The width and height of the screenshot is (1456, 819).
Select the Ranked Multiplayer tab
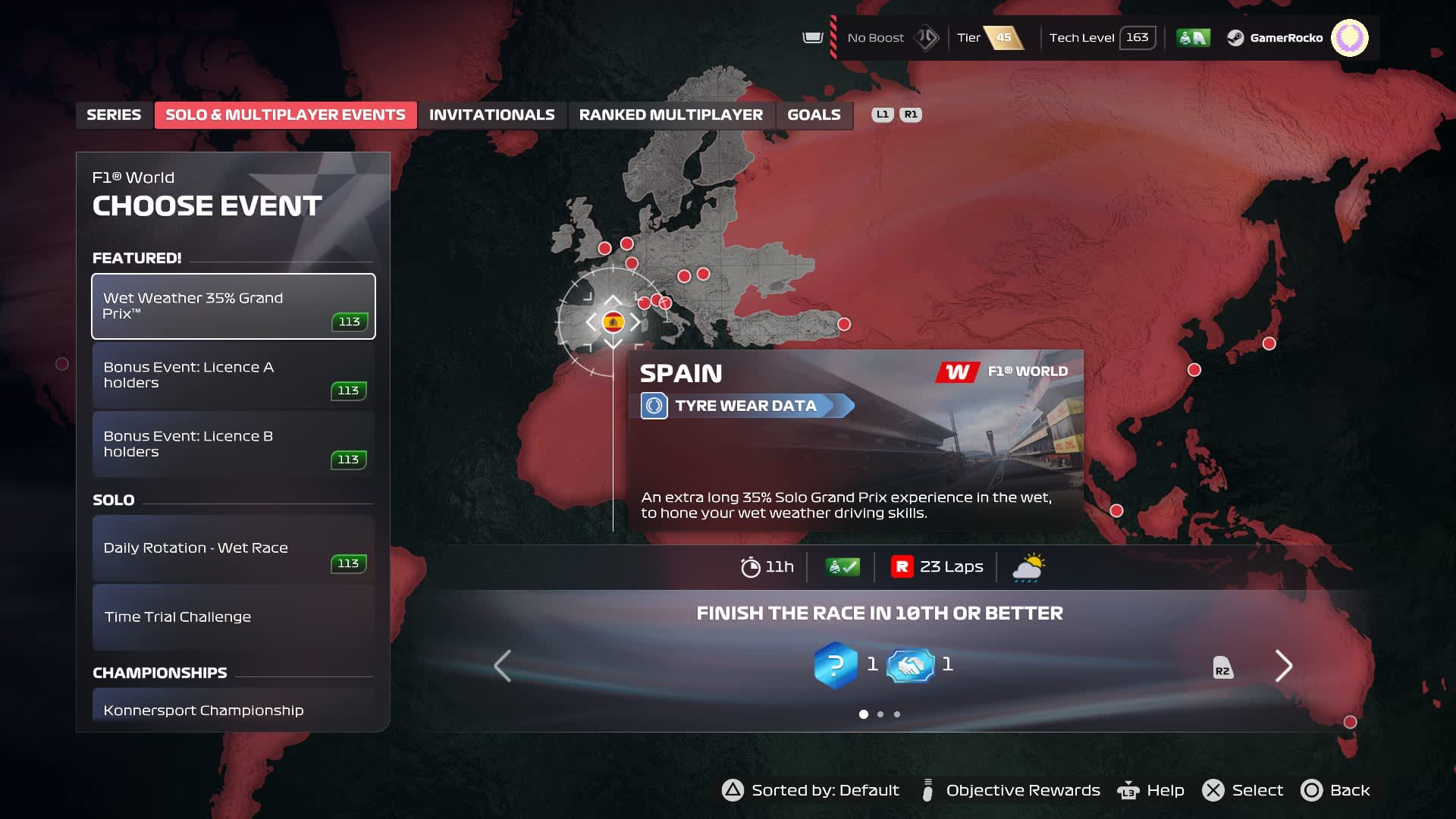[670, 115]
